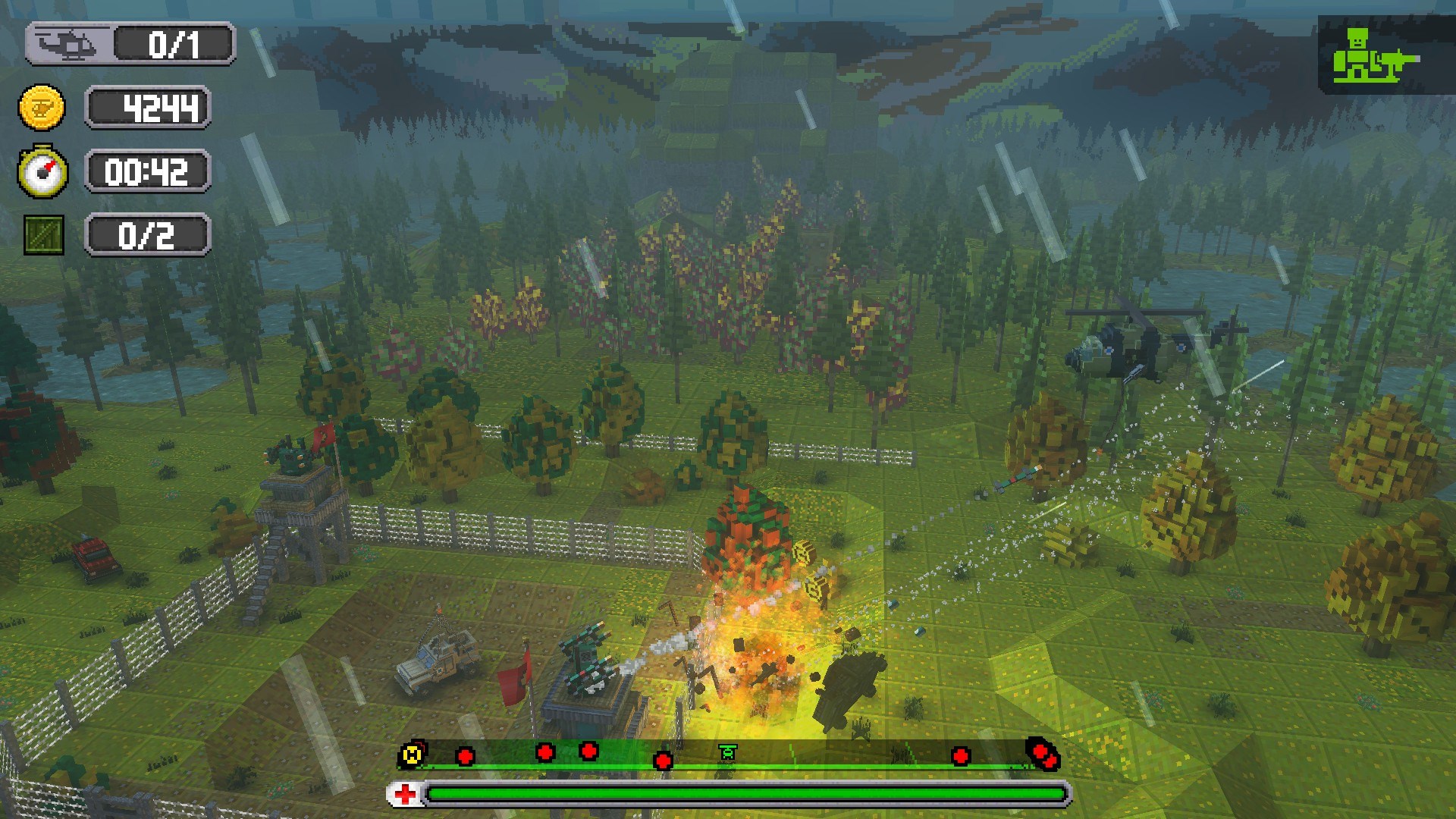Click the stopwatch timer icon
This screenshot has height=819, width=1456.
click(x=42, y=171)
